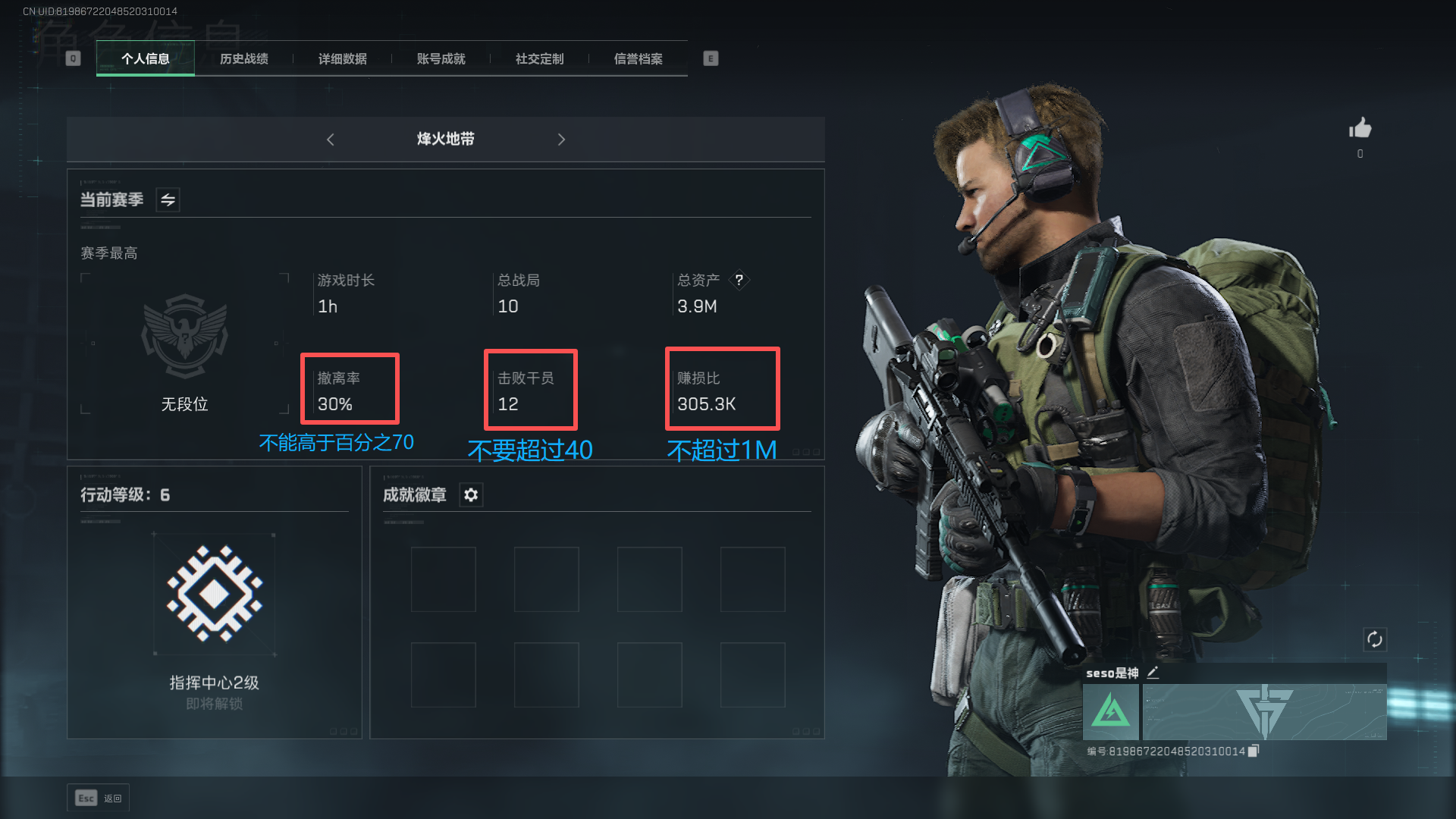Select the 详细数据 tab
The image size is (1456, 819).
[343, 59]
